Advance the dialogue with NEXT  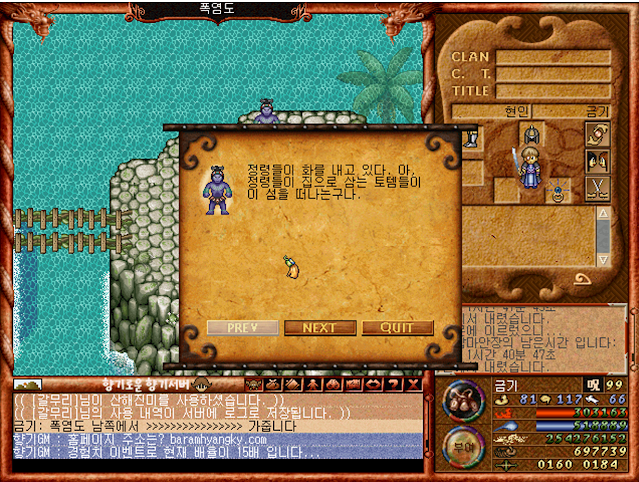click(320, 328)
